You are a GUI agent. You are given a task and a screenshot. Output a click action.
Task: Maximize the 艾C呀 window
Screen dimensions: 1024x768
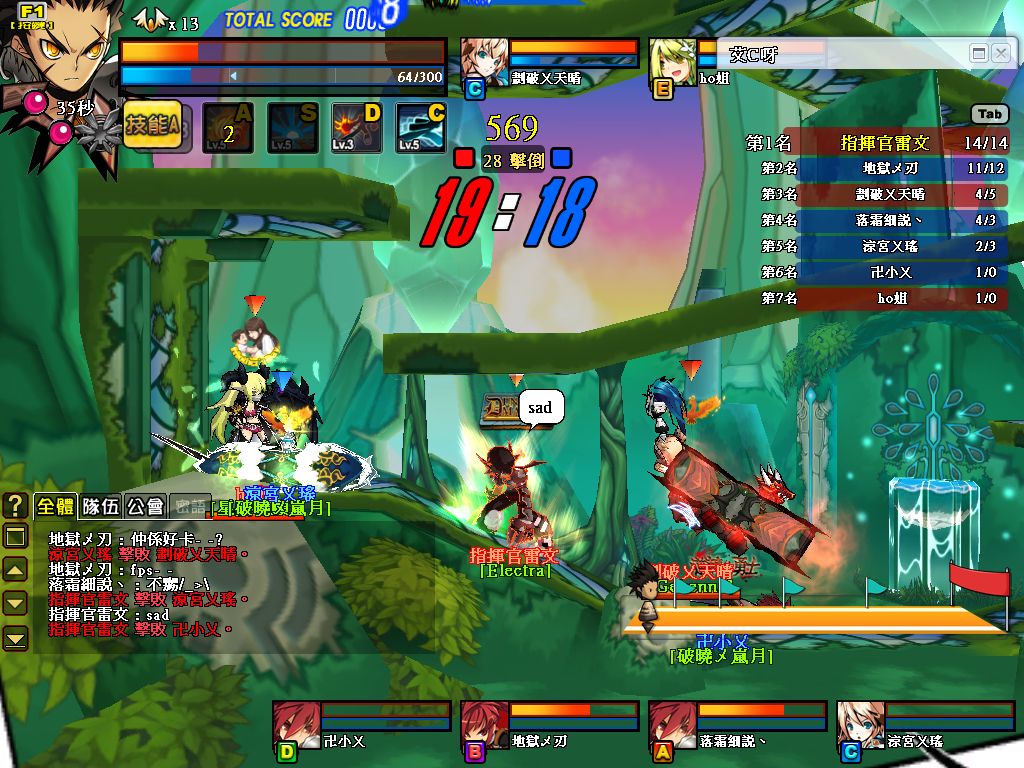pos(979,53)
